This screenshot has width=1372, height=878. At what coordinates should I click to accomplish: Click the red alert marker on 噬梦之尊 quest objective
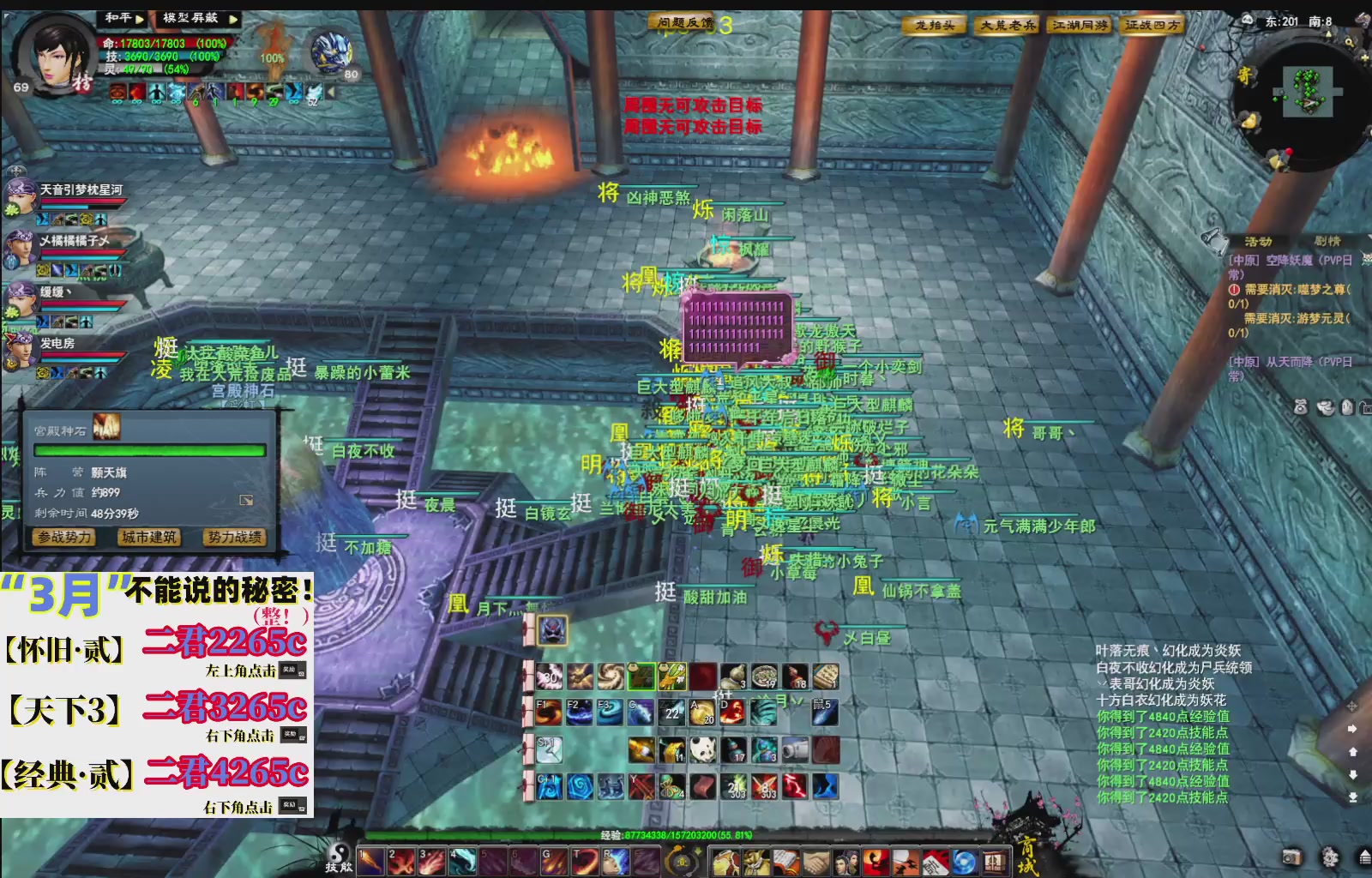[1234, 291]
